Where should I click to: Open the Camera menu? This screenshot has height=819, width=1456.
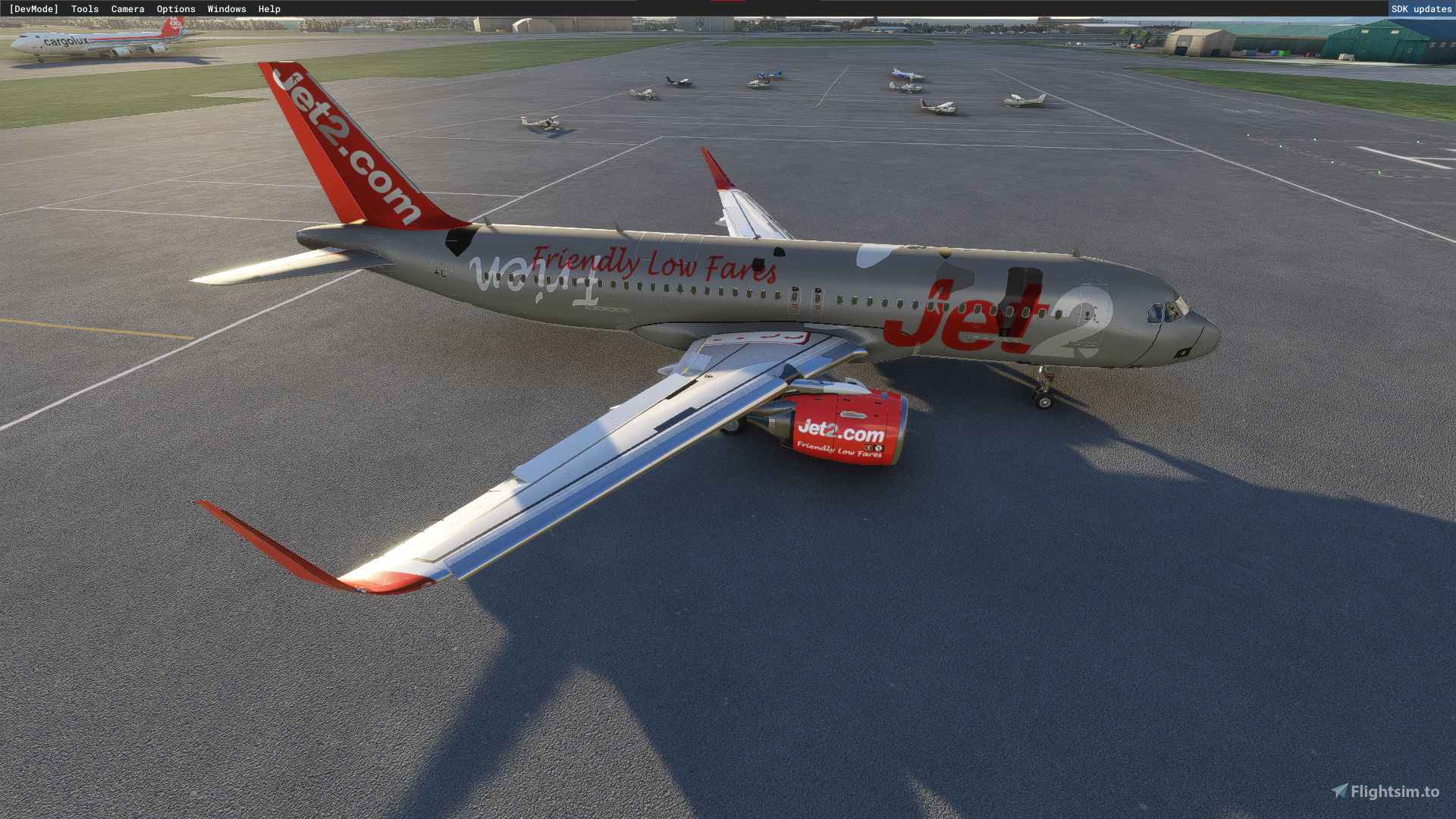[127, 8]
